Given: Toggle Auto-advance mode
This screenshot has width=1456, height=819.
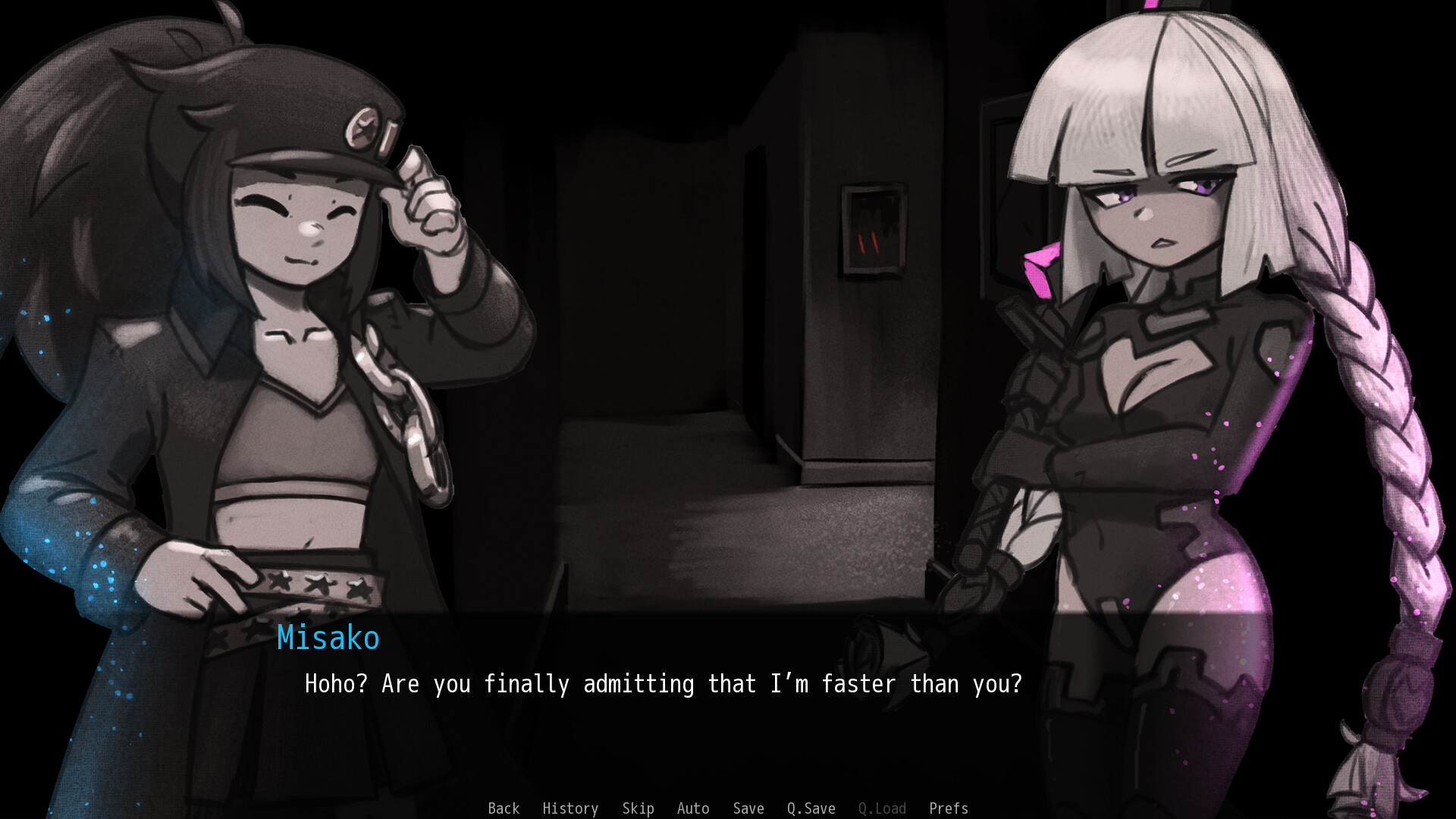Looking at the screenshot, I should pyautogui.click(x=693, y=808).
